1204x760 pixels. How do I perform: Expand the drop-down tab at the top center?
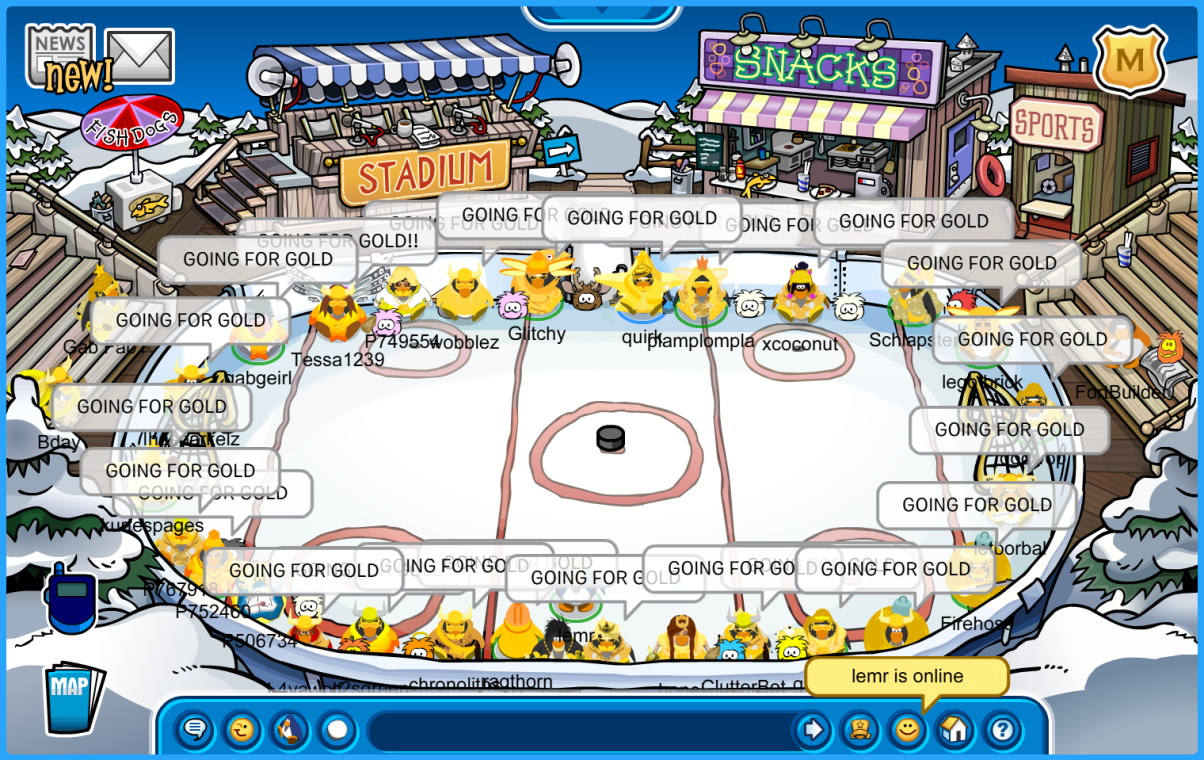click(602, 12)
